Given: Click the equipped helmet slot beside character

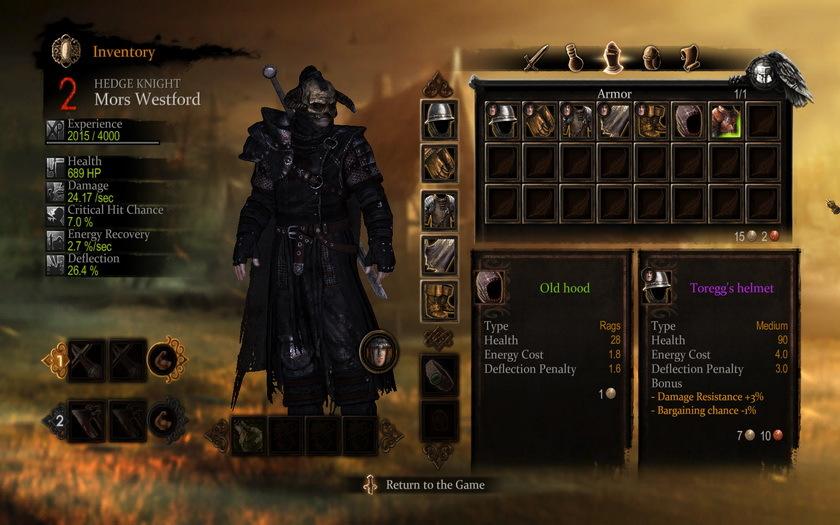Looking at the screenshot, I should click(x=439, y=118).
